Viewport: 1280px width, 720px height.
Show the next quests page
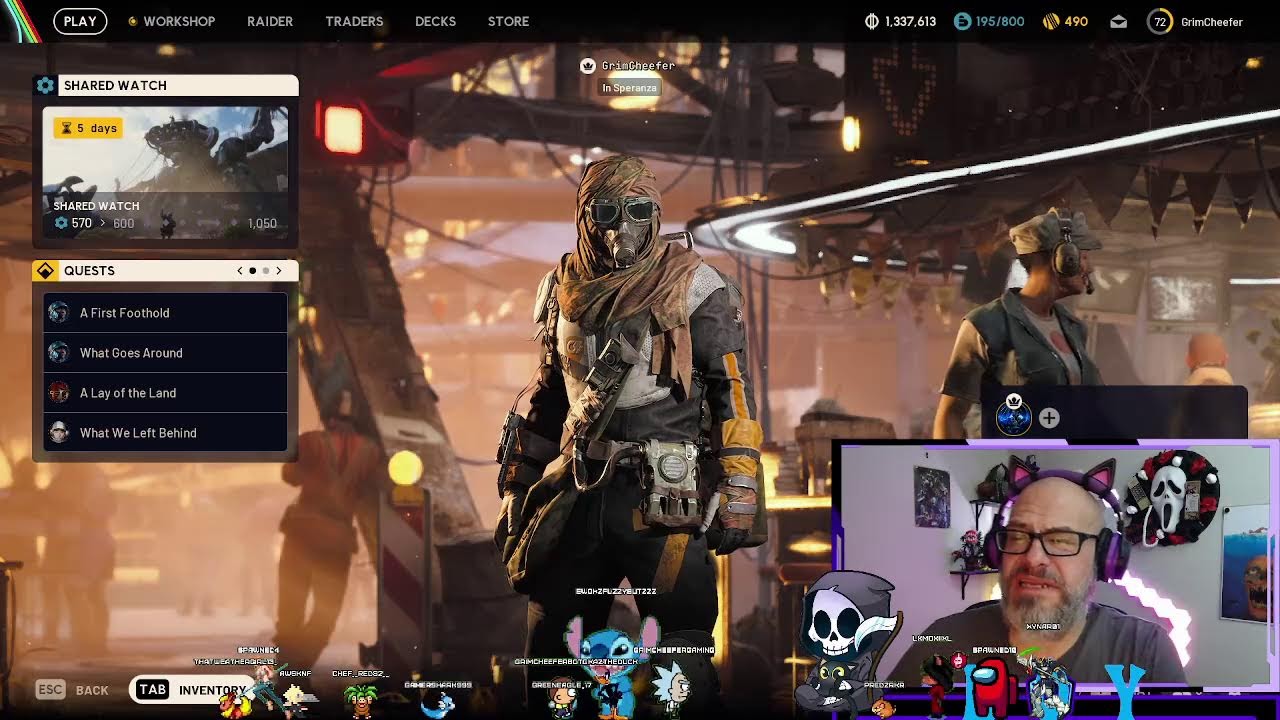coord(279,271)
